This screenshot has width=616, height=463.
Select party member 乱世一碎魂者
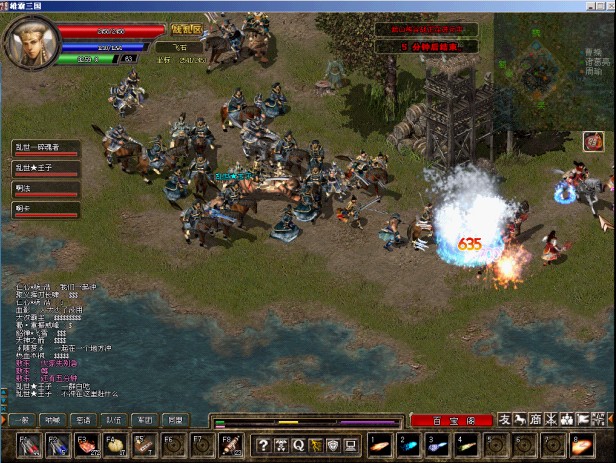(x=45, y=148)
